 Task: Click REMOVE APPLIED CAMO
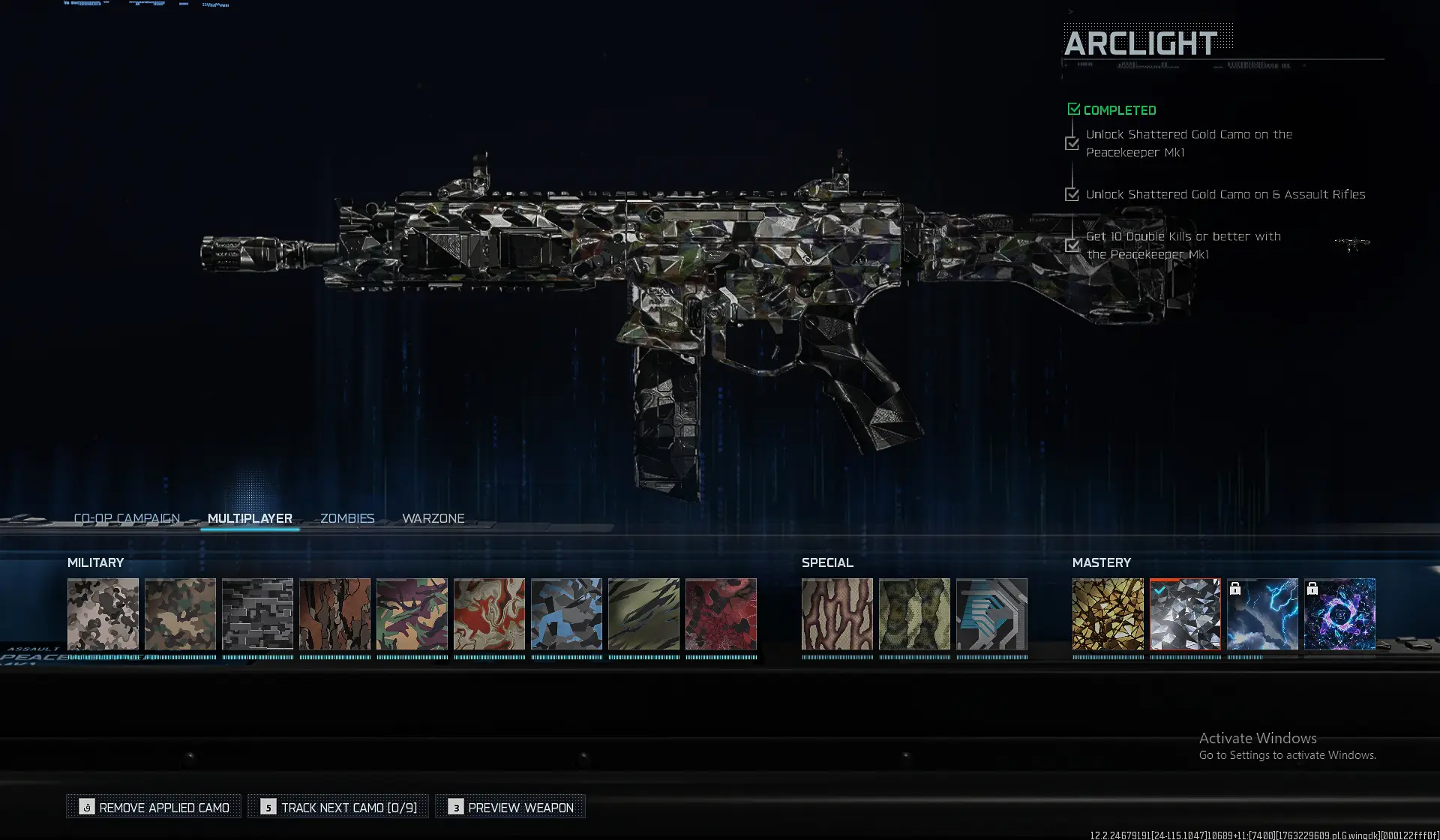click(x=153, y=806)
